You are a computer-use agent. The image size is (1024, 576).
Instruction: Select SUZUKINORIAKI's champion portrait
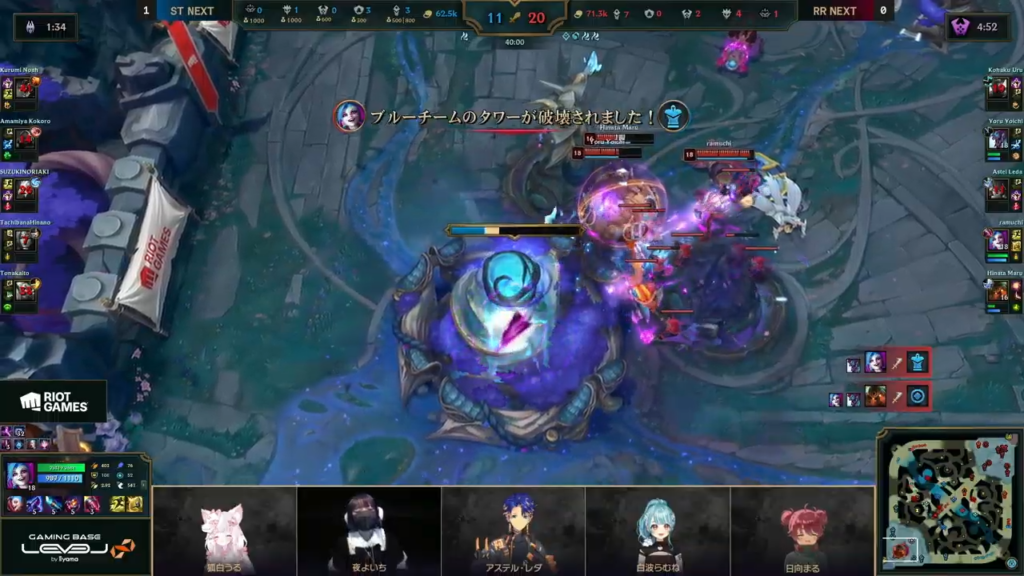tap(25, 190)
